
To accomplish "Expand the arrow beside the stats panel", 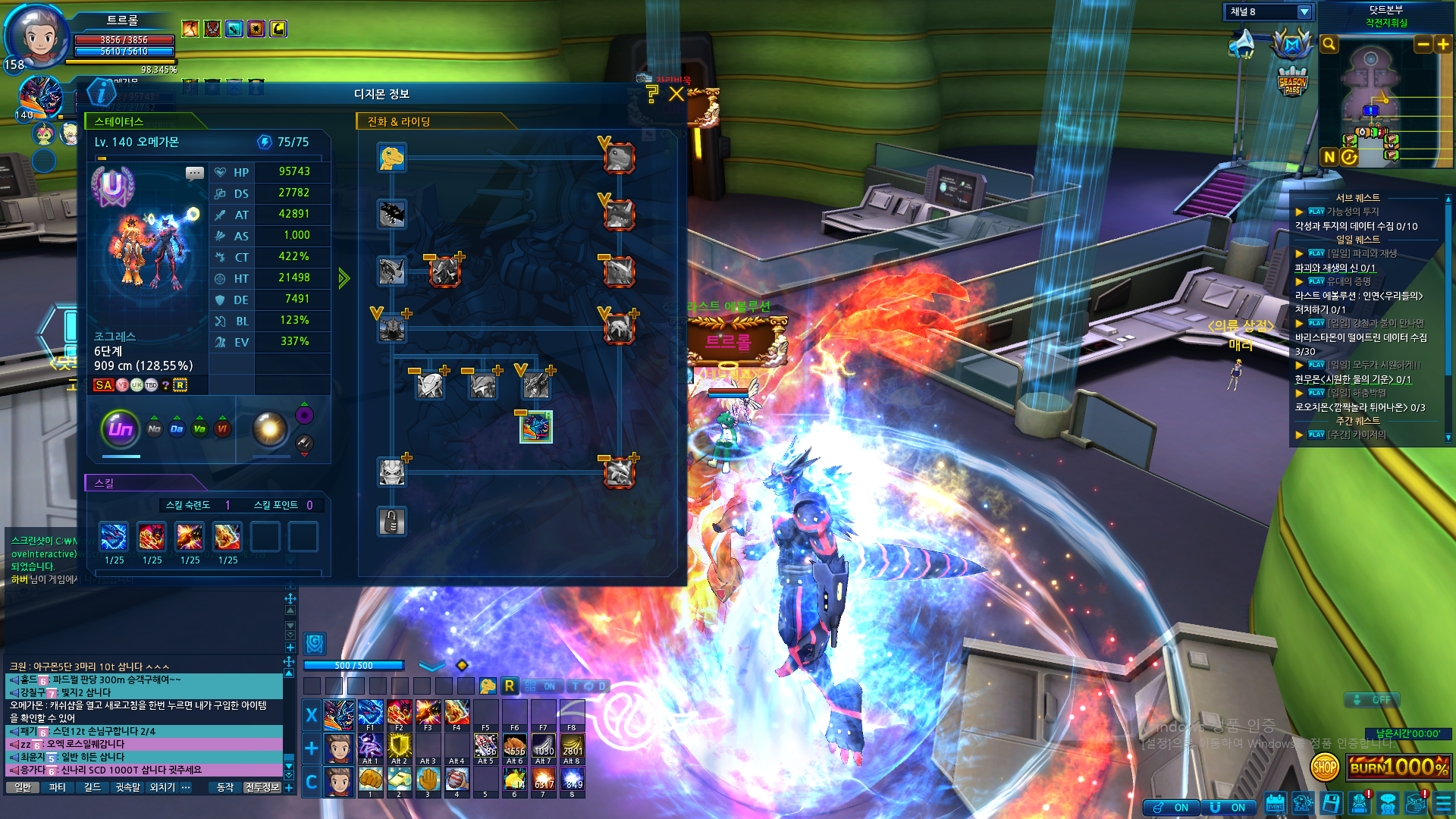I will pyautogui.click(x=344, y=278).
